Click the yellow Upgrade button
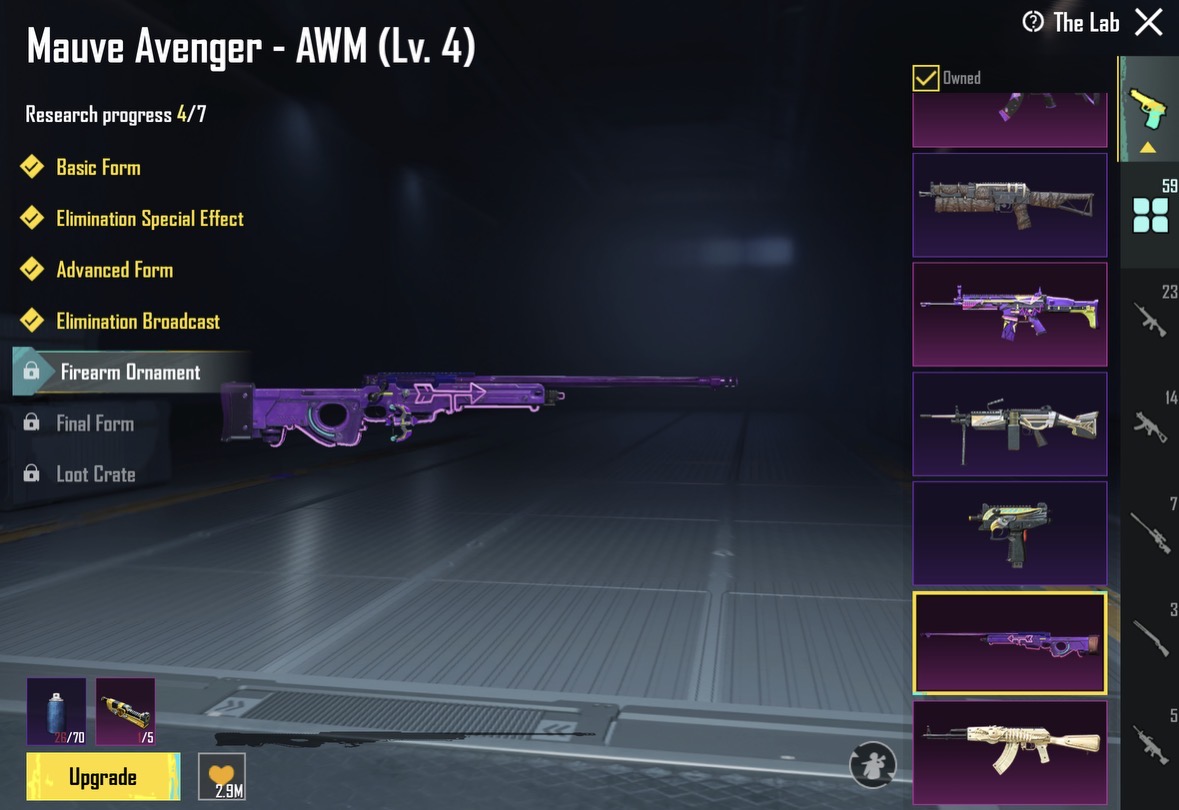The height and width of the screenshot is (810, 1179). tap(103, 777)
